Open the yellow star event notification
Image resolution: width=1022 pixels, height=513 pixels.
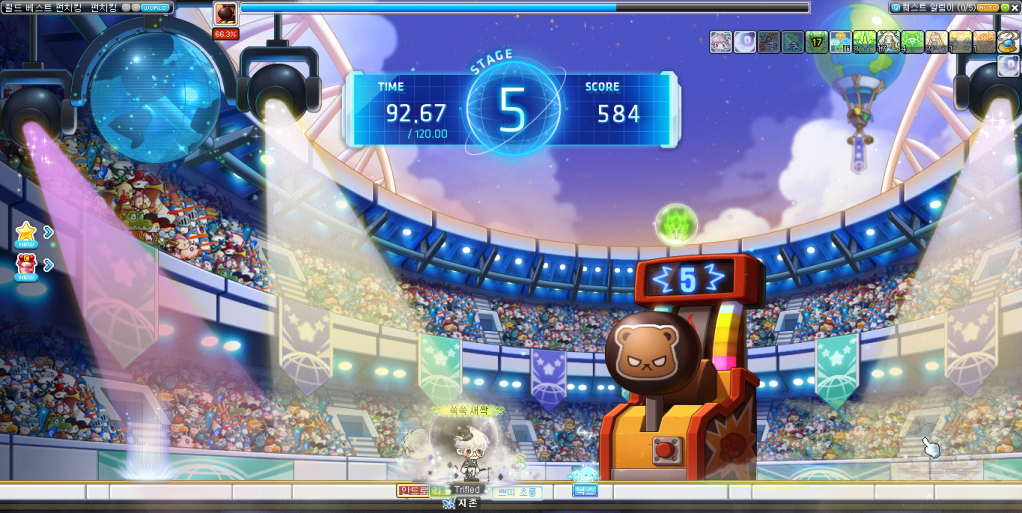pos(26,232)
